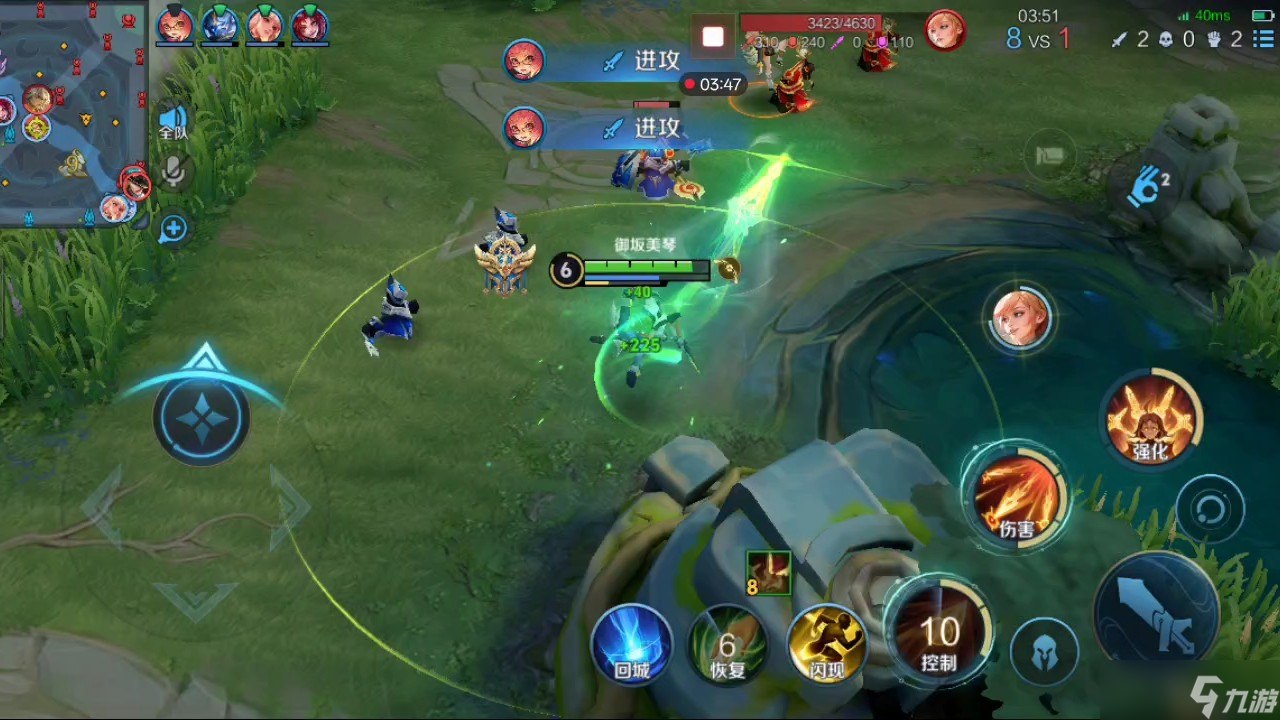The height and width of the screenshot is (720, 1280).
Task: Open the minimap
Action: (x=72, y=110)
